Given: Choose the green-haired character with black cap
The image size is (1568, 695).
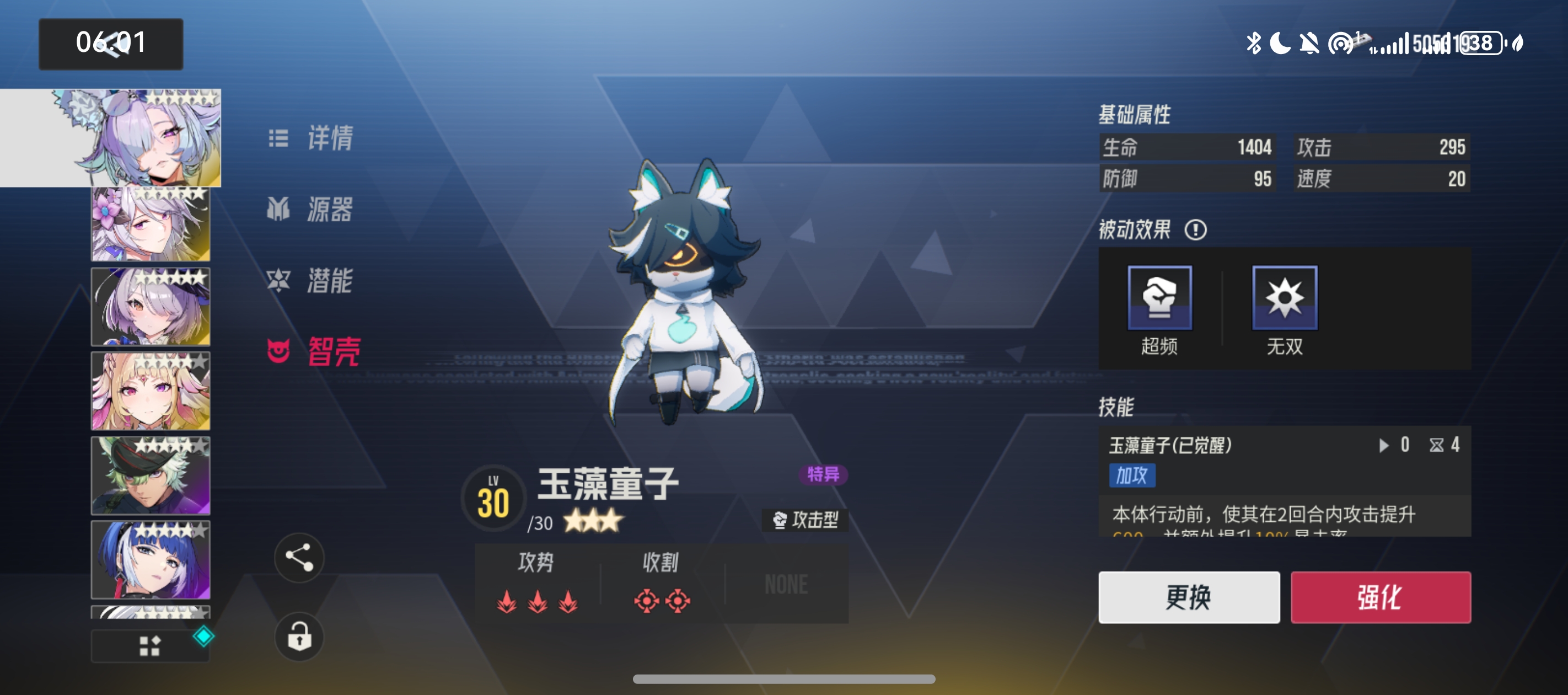Looking at the screenshot, I should click(151, 475).
